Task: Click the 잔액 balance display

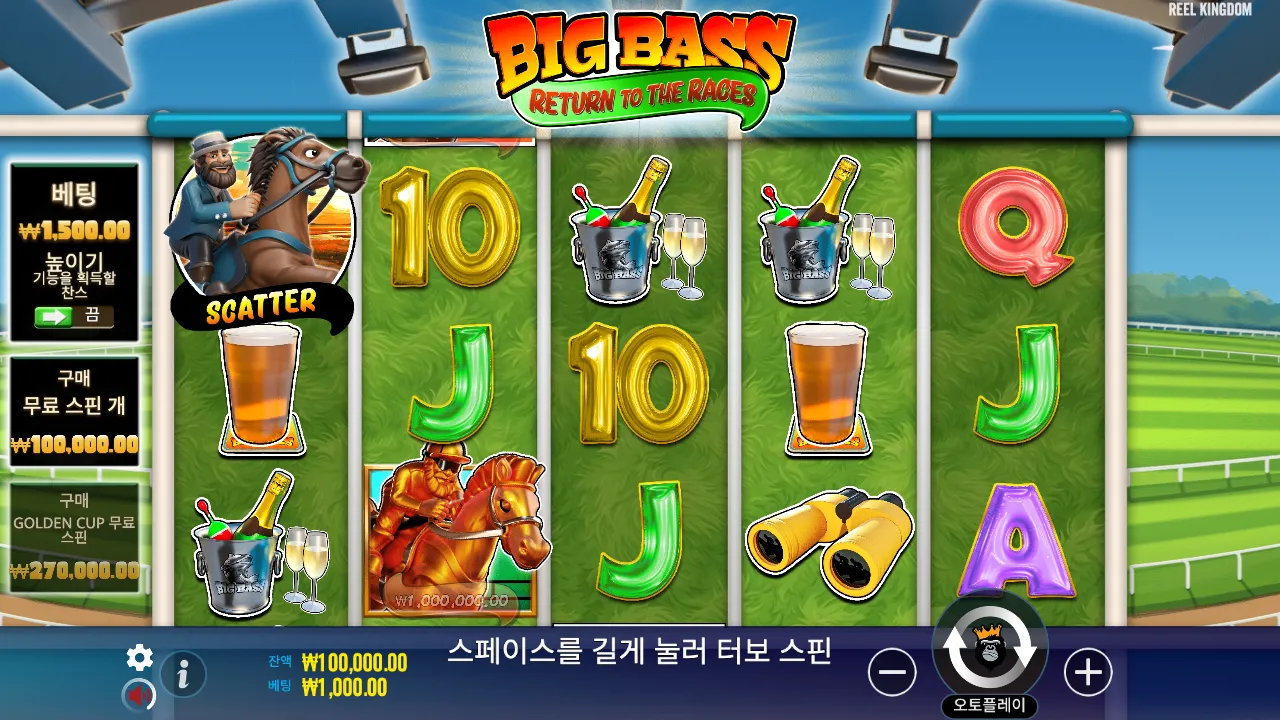Action: (340, 662)
